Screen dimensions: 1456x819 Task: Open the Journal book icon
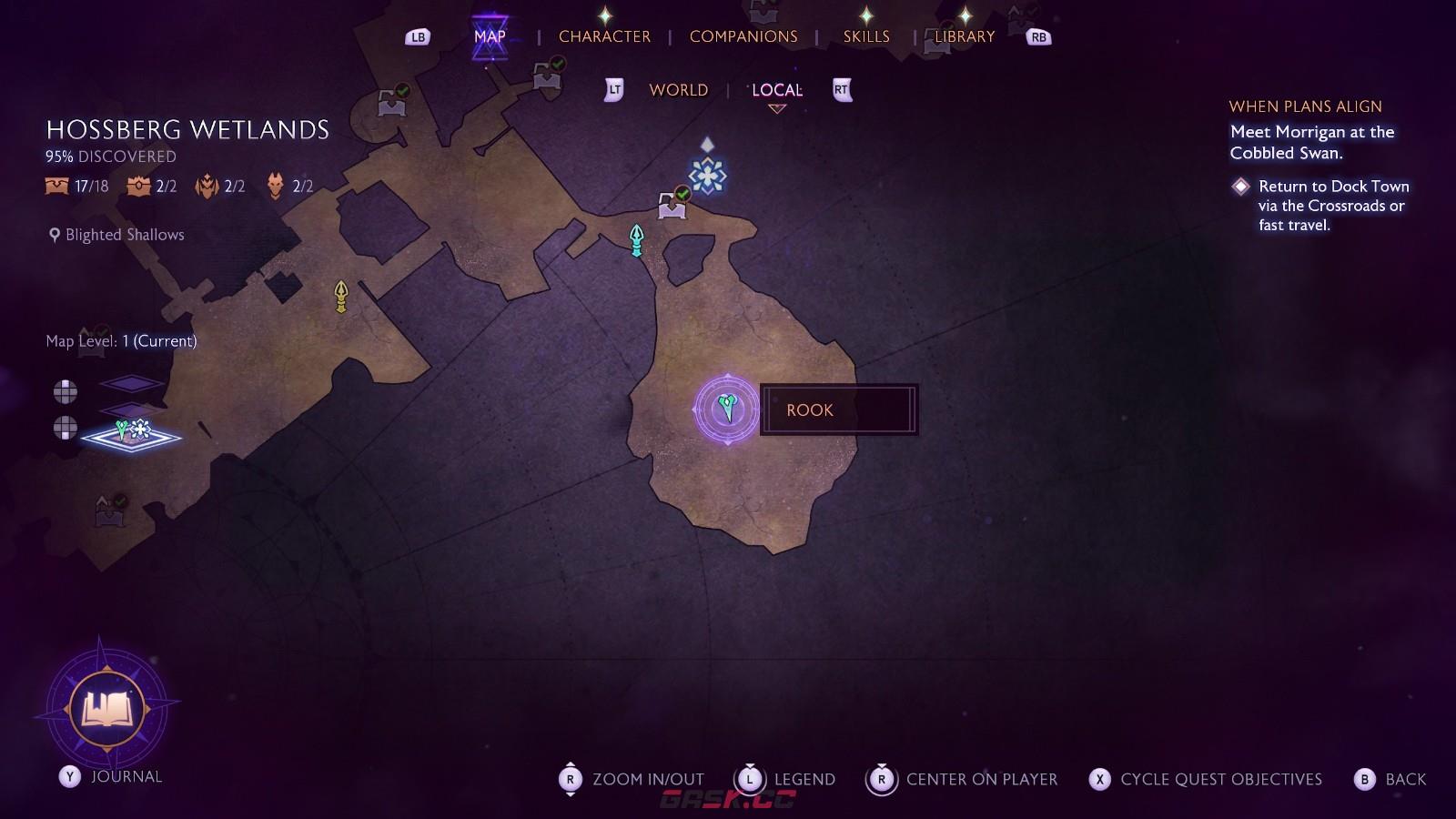(107, 708)
